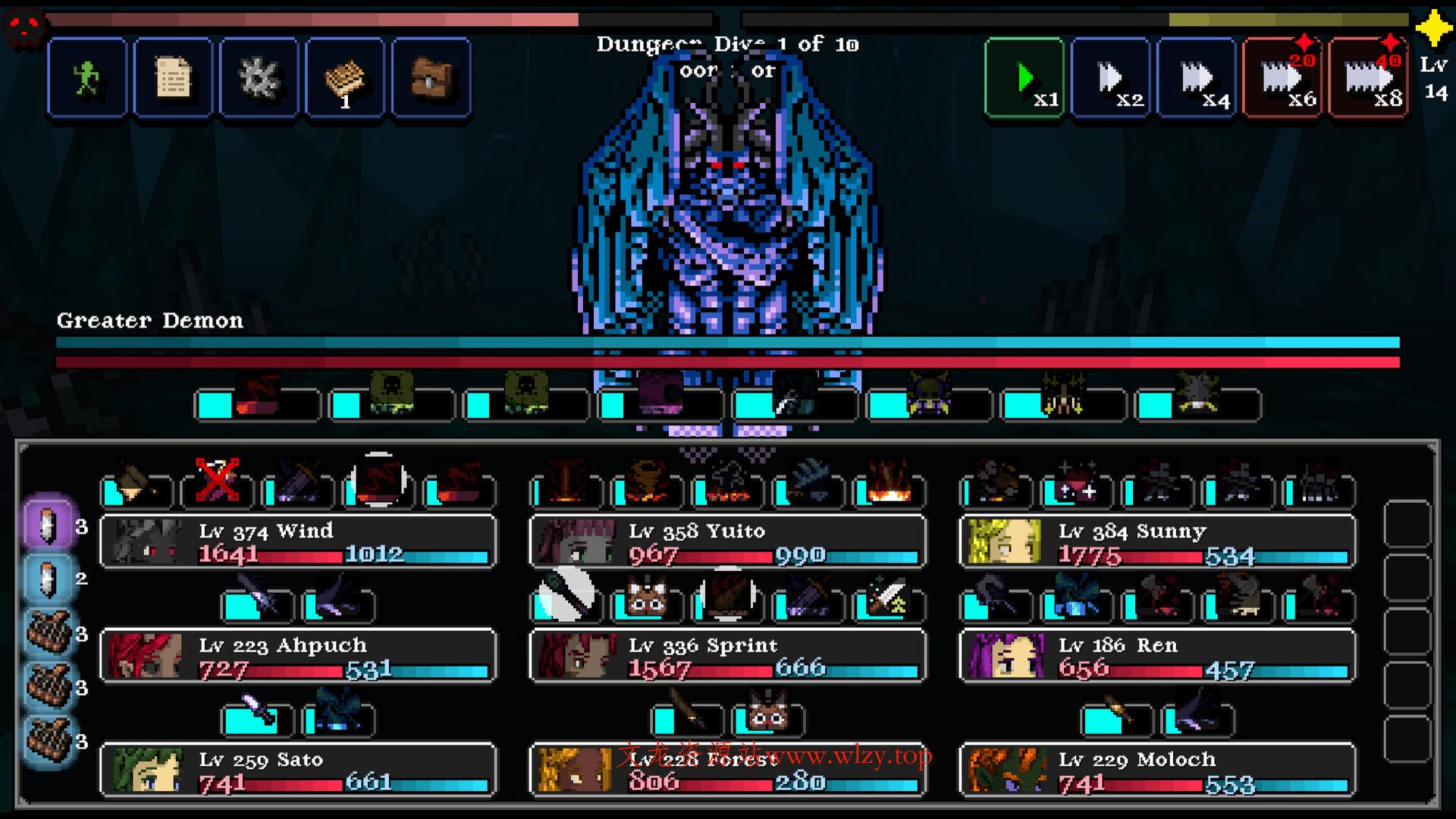Screen dimensions: 1456x819
Task: Select the highlighted purple potion with count 3
Action: (x=49, y=524)
